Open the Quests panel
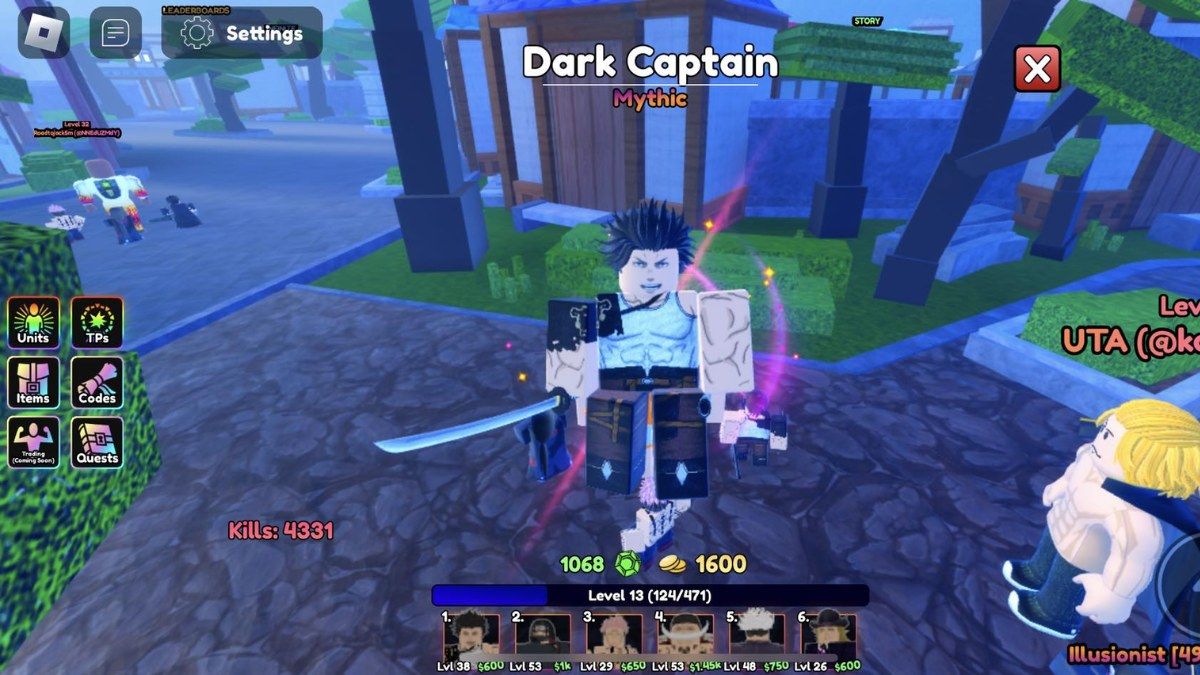Image resolution: width=1200 pixels, height=675 pixels. (97, 442)
